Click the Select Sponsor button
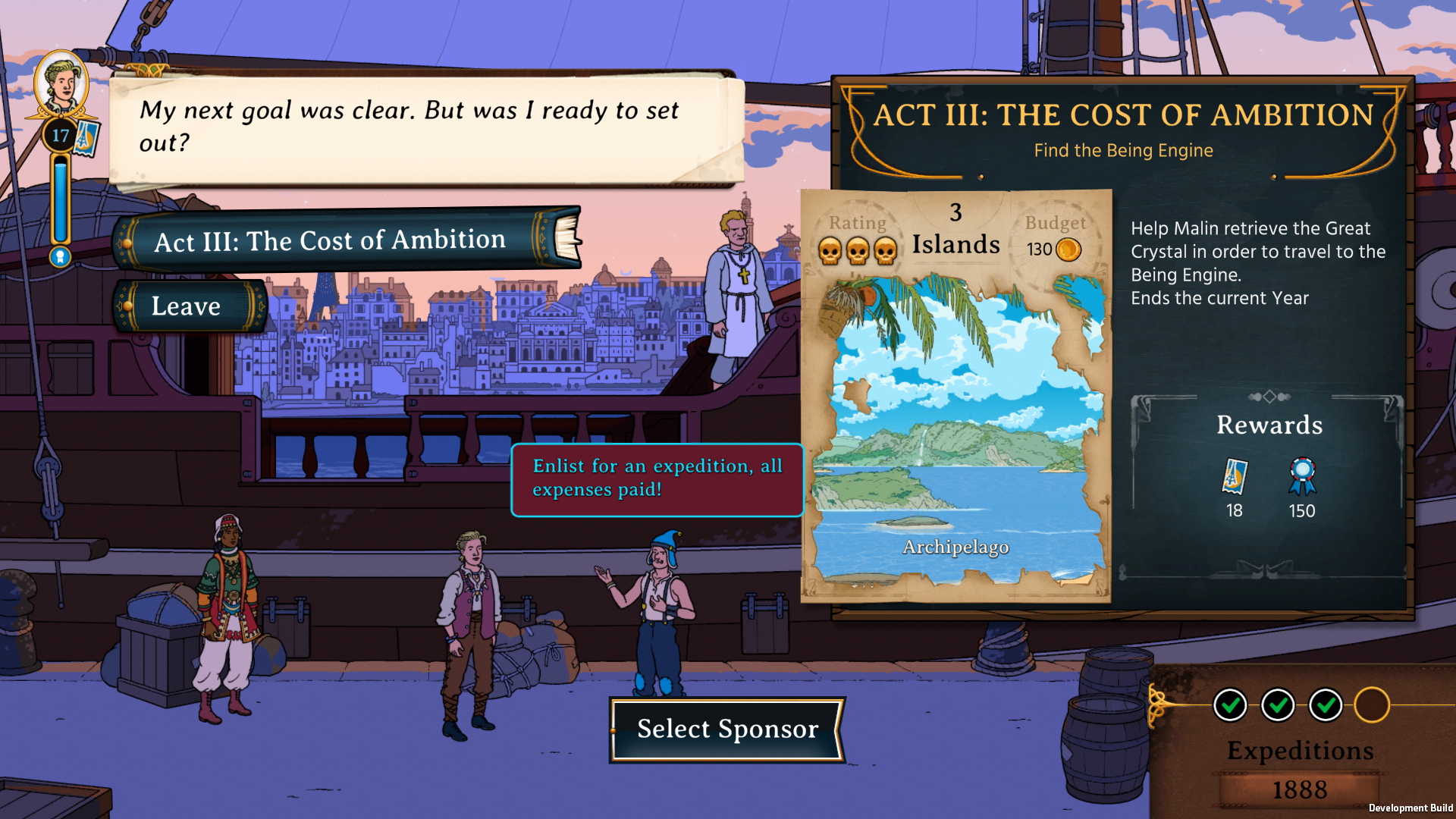The height and width of the screenshot is (819, 1456). pos(727,729)
